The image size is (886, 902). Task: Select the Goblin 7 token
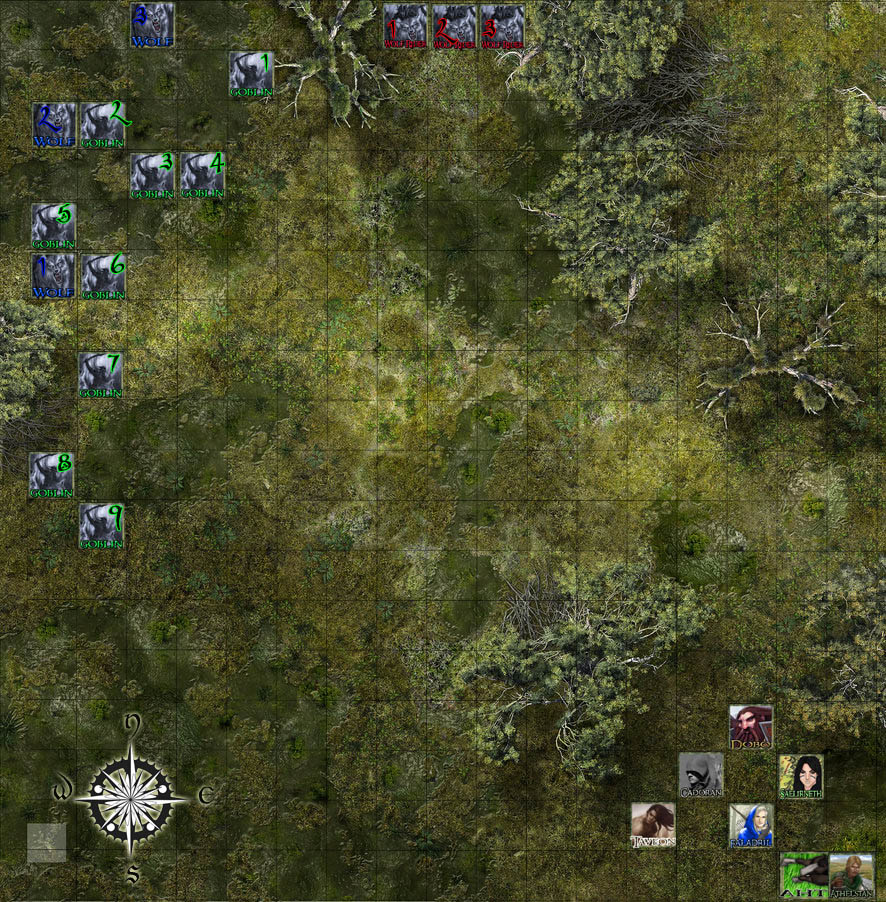(x=100, y=375)
